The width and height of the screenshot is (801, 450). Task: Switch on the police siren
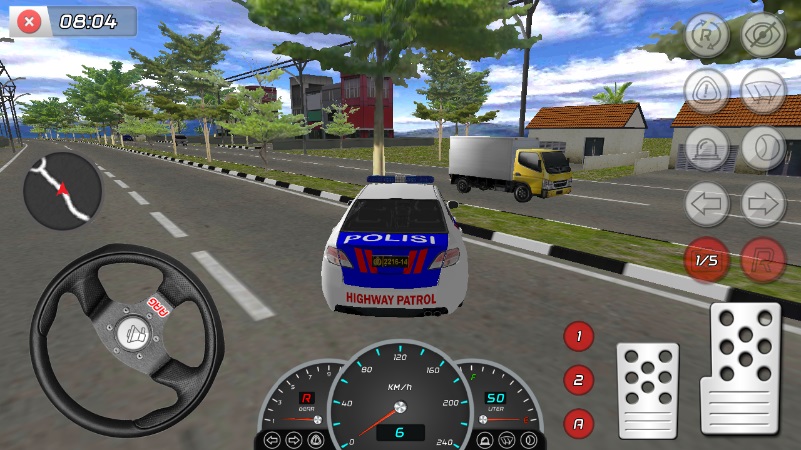click(x=707, y=148)
